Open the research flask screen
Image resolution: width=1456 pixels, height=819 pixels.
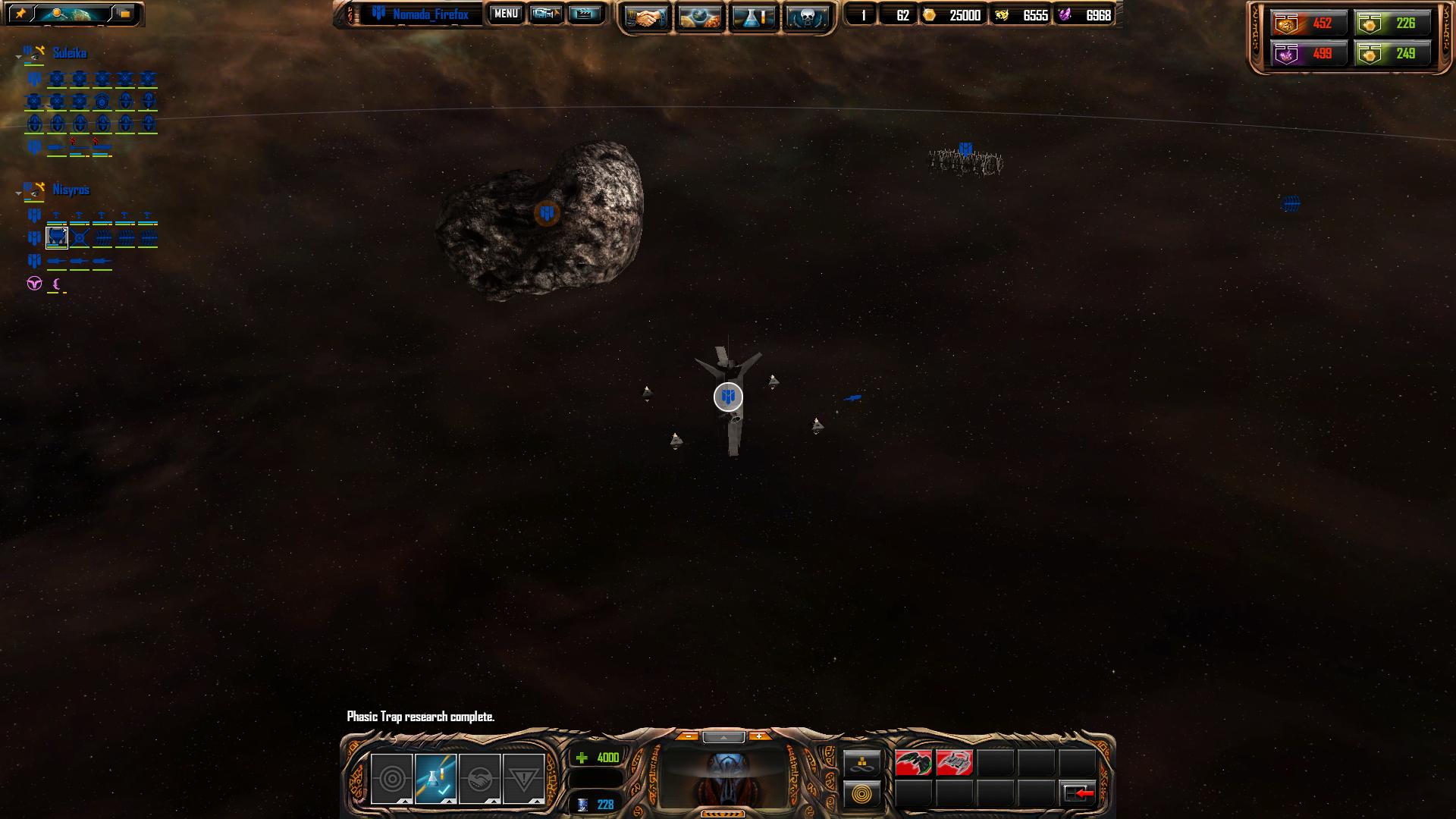[754, 17]
